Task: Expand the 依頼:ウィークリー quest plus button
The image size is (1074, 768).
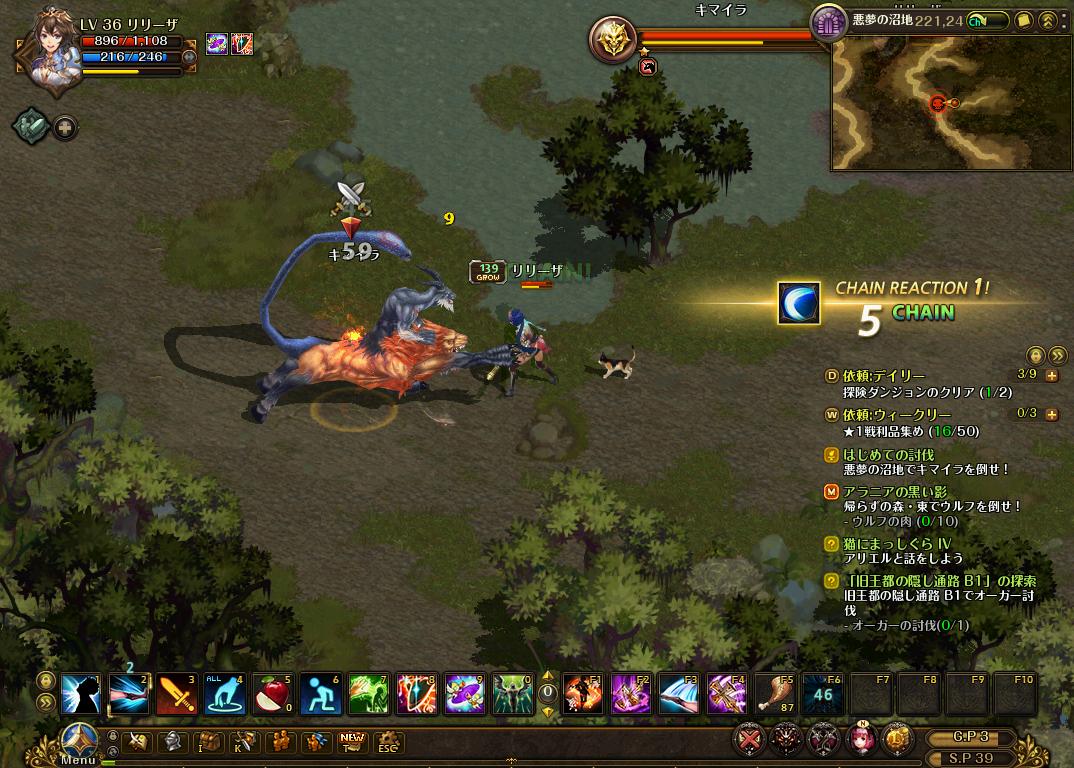Action: (1051, 414)
